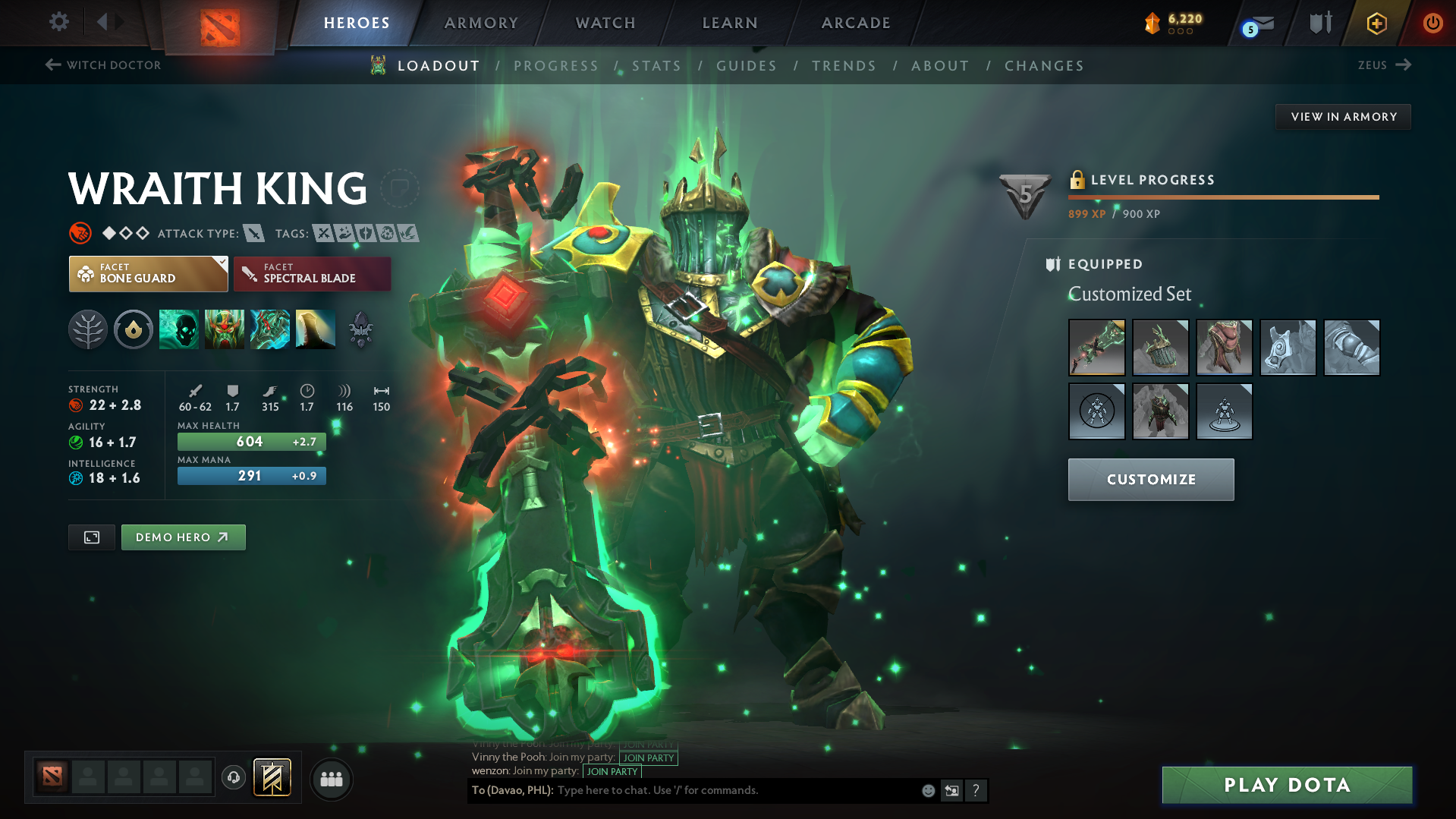Click the level progress XP bar

coord(1222,197)
